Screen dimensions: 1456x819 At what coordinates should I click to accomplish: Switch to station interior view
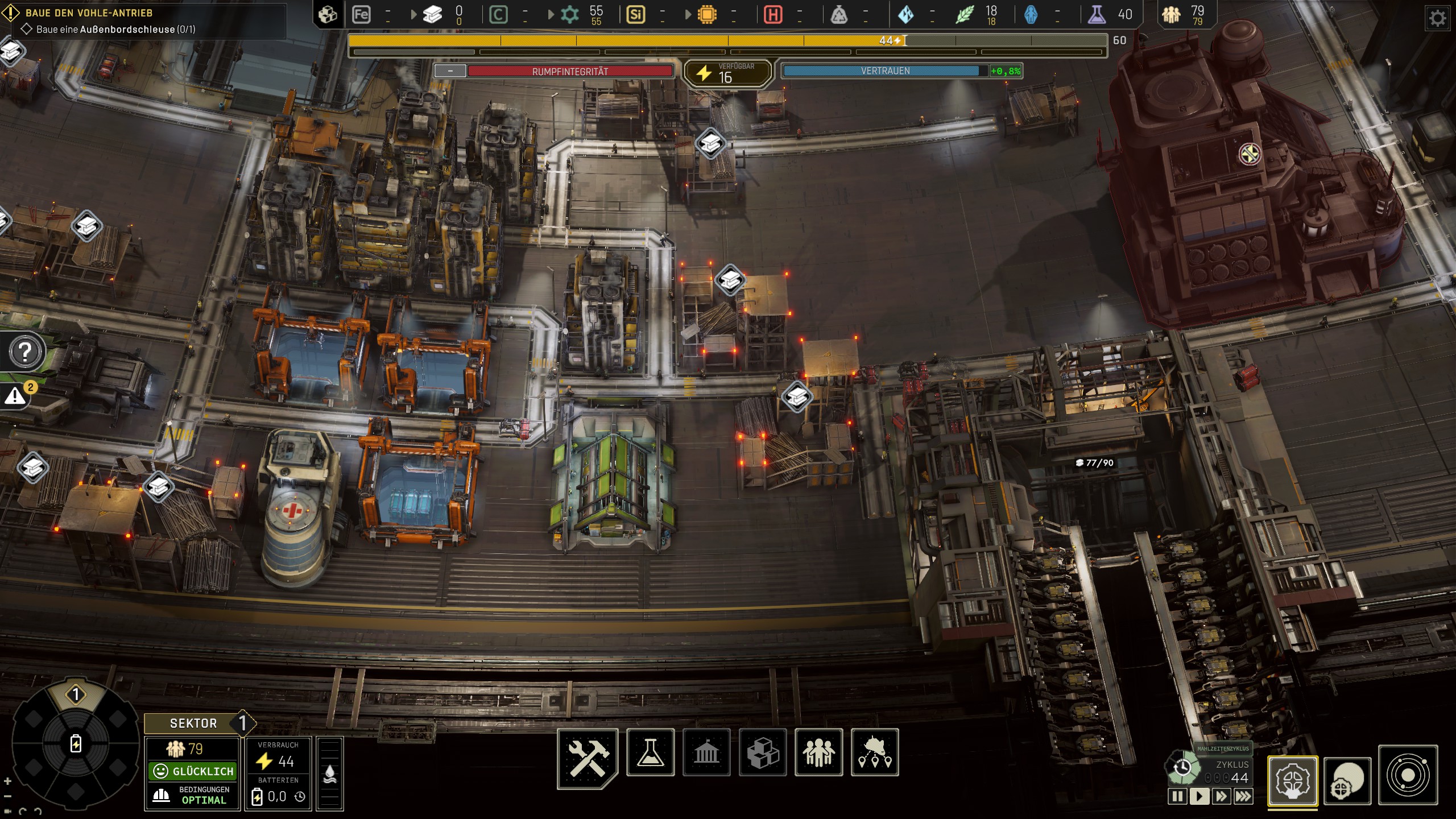click(x=1292, y=781)
